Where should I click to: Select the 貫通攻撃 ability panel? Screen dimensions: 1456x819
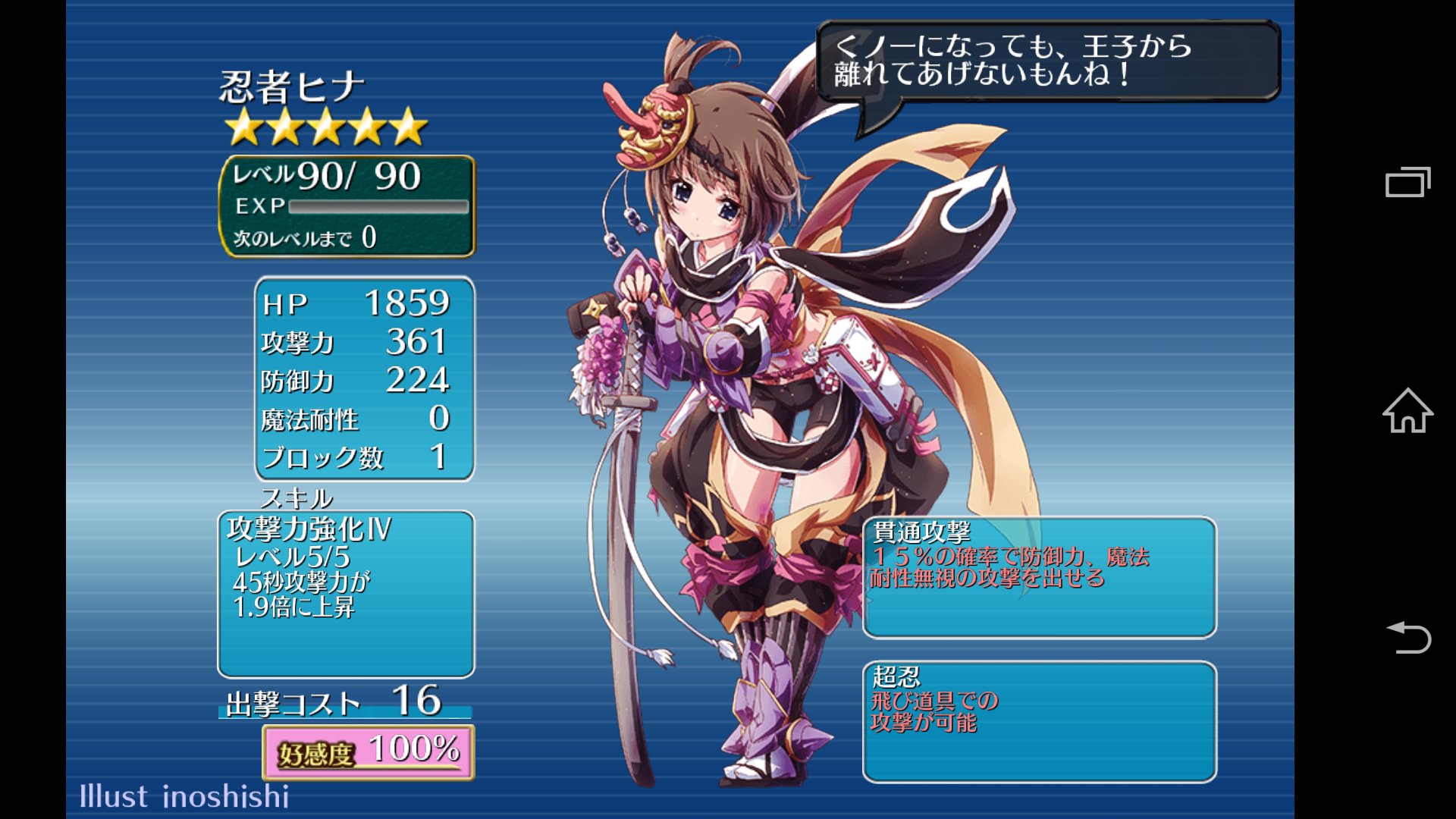[1039, 577]
